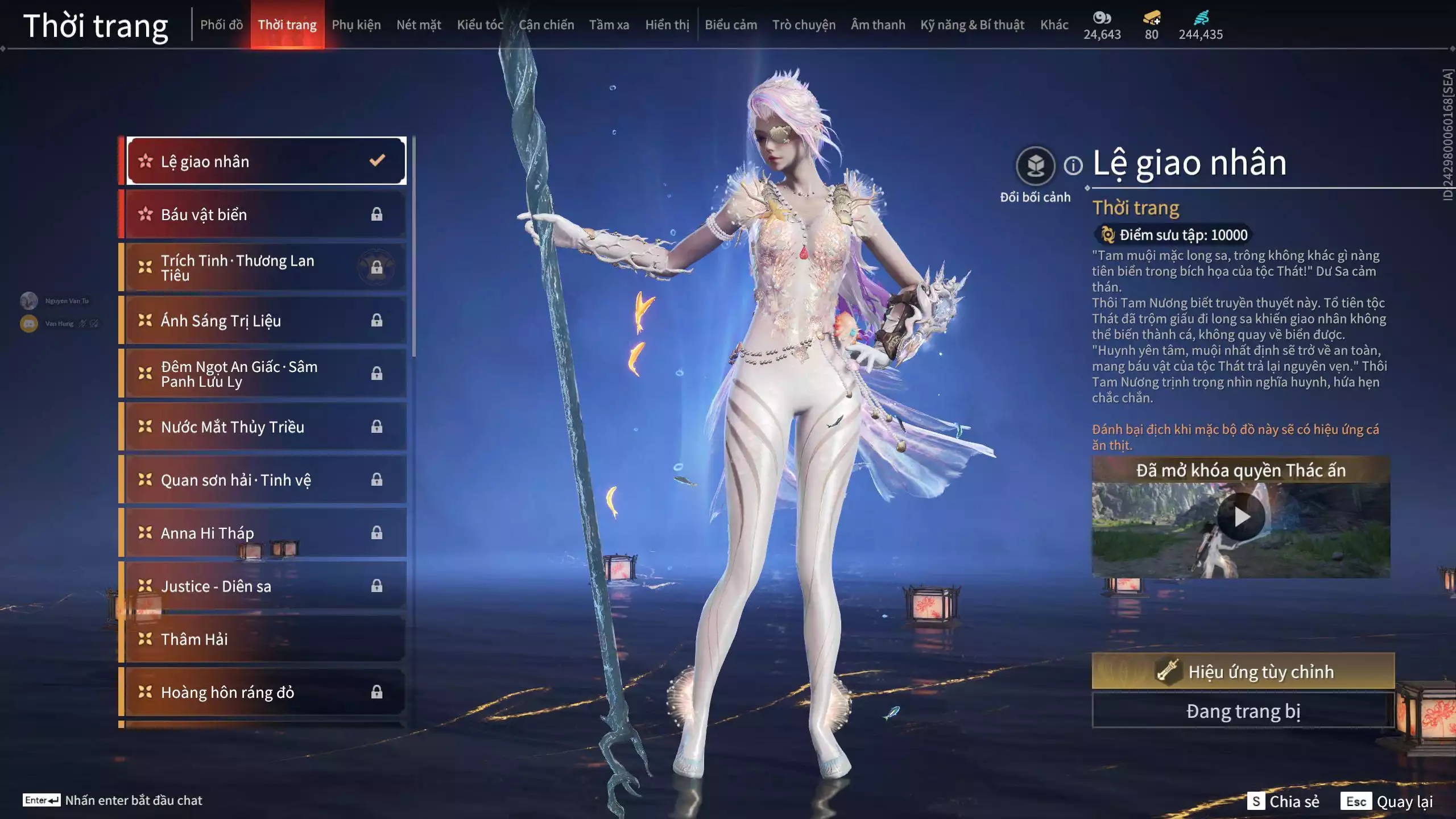1456x819 pixels.
Task: Select the Nước Mắt Thủy Triều outfit
Action: [266, 427]
